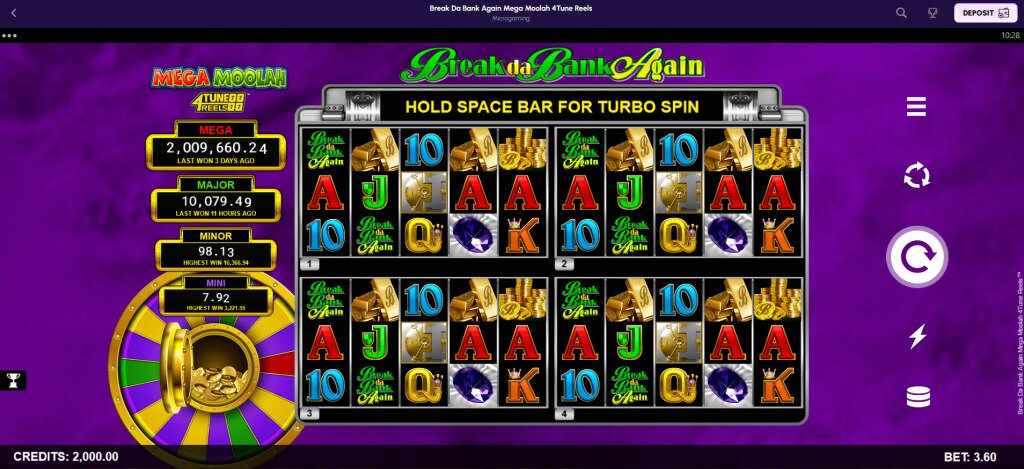Open the trophy tab on the left edge
Image resolution: width=1024 pixels, height=469 pixels.
[x=13, y=380]
